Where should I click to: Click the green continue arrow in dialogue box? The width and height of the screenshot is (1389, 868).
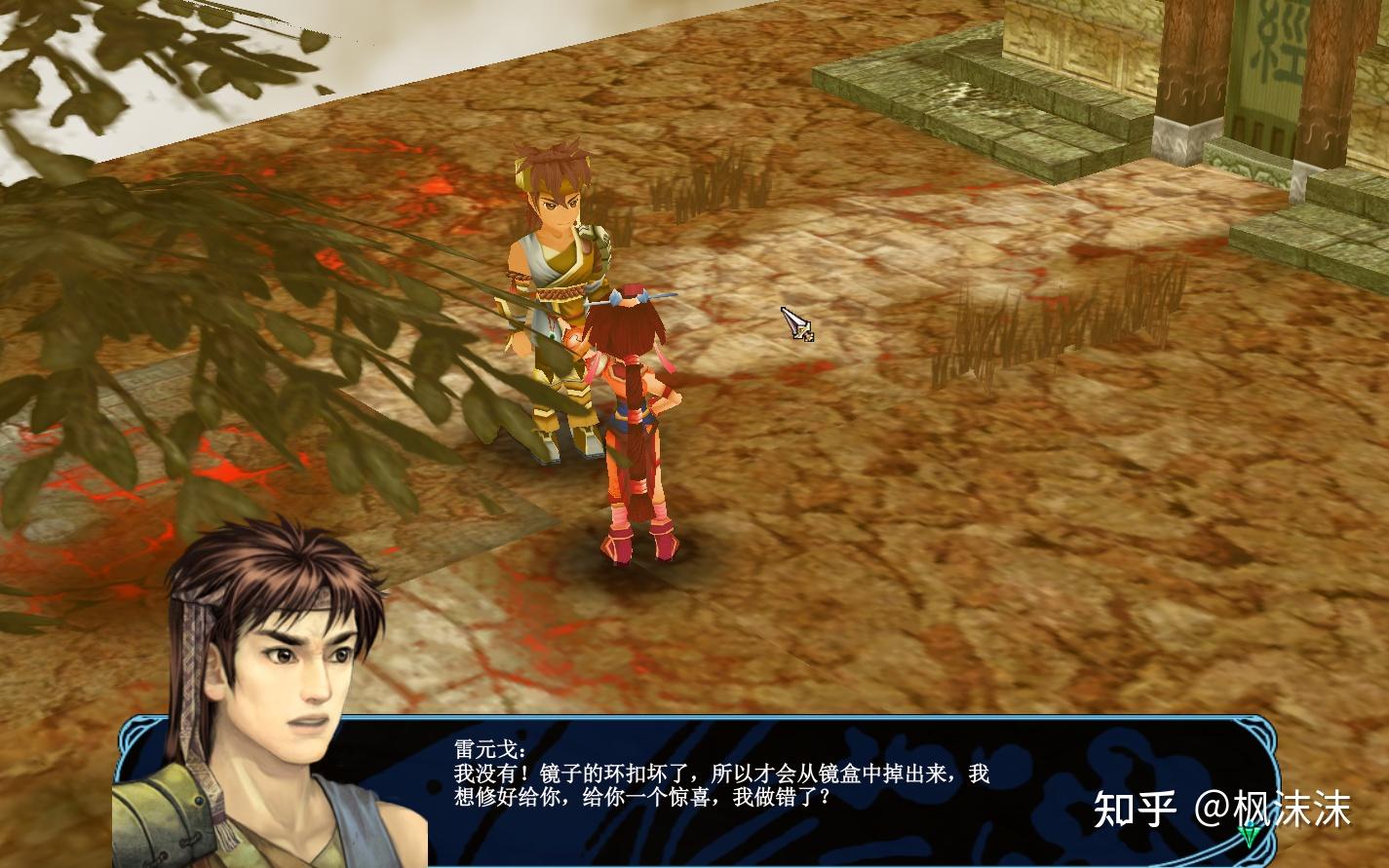click(1249, 834)
